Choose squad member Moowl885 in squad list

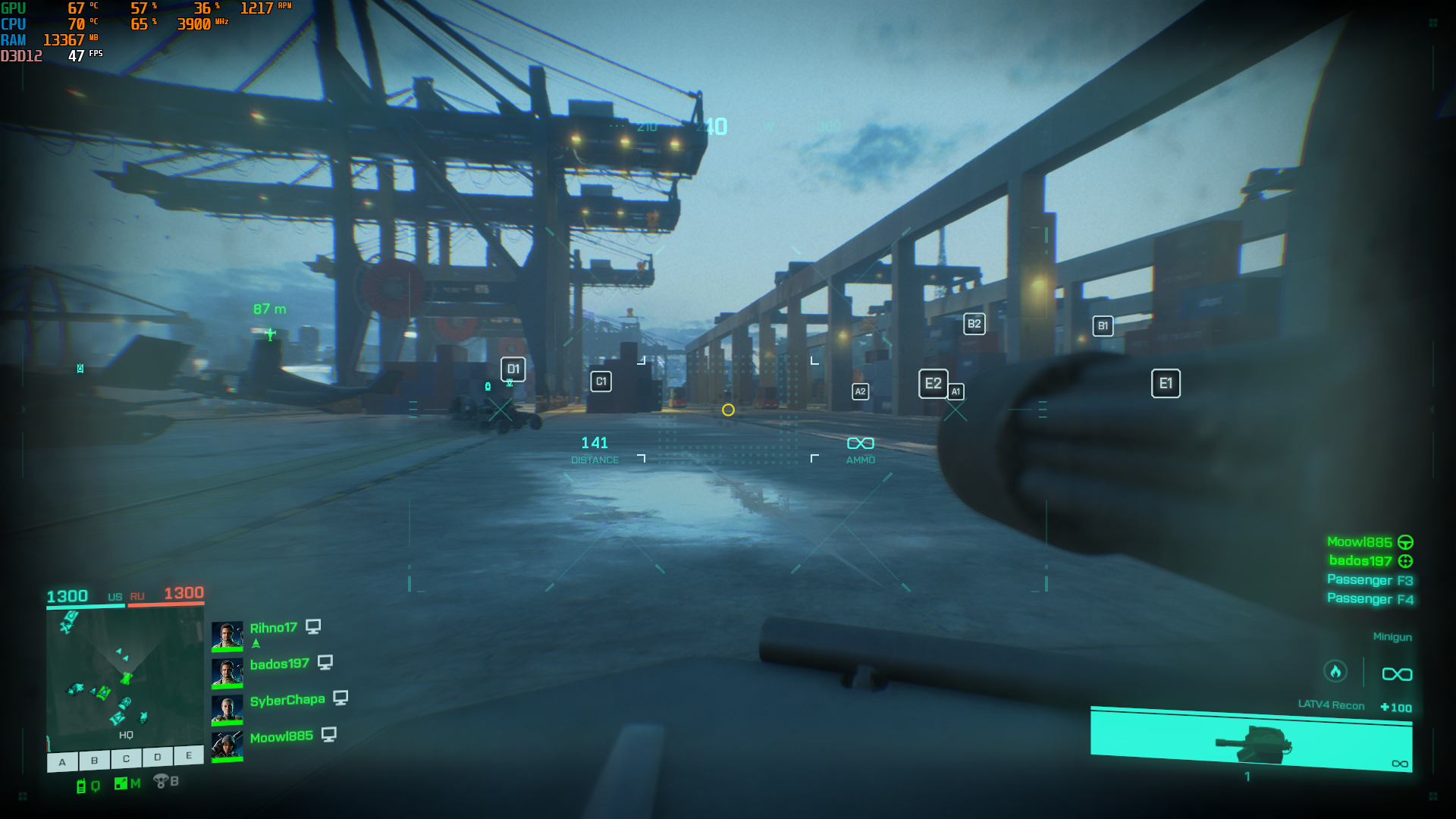tap(281, 736)
